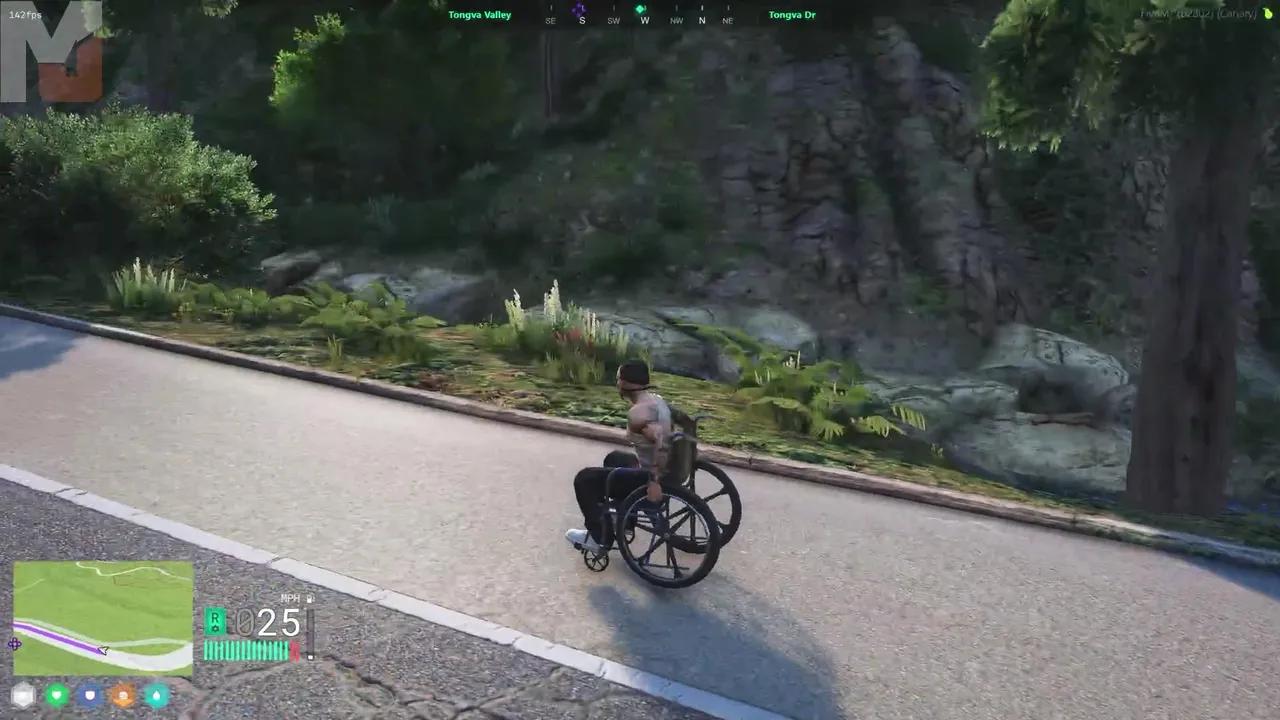
Task: Click the purple player marker above S
Action: [581, 8]
